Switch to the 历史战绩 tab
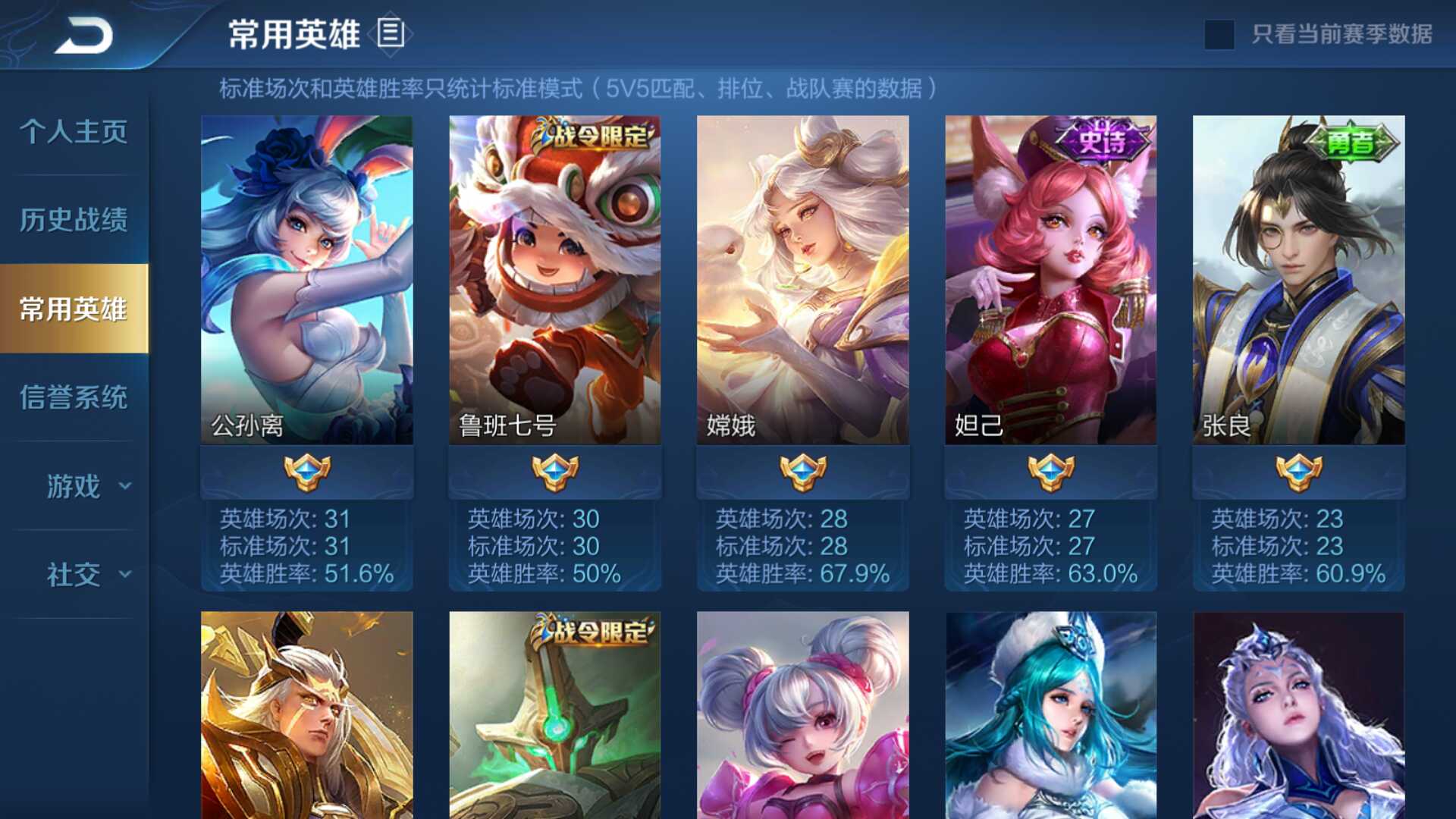 tap(71, 220)
